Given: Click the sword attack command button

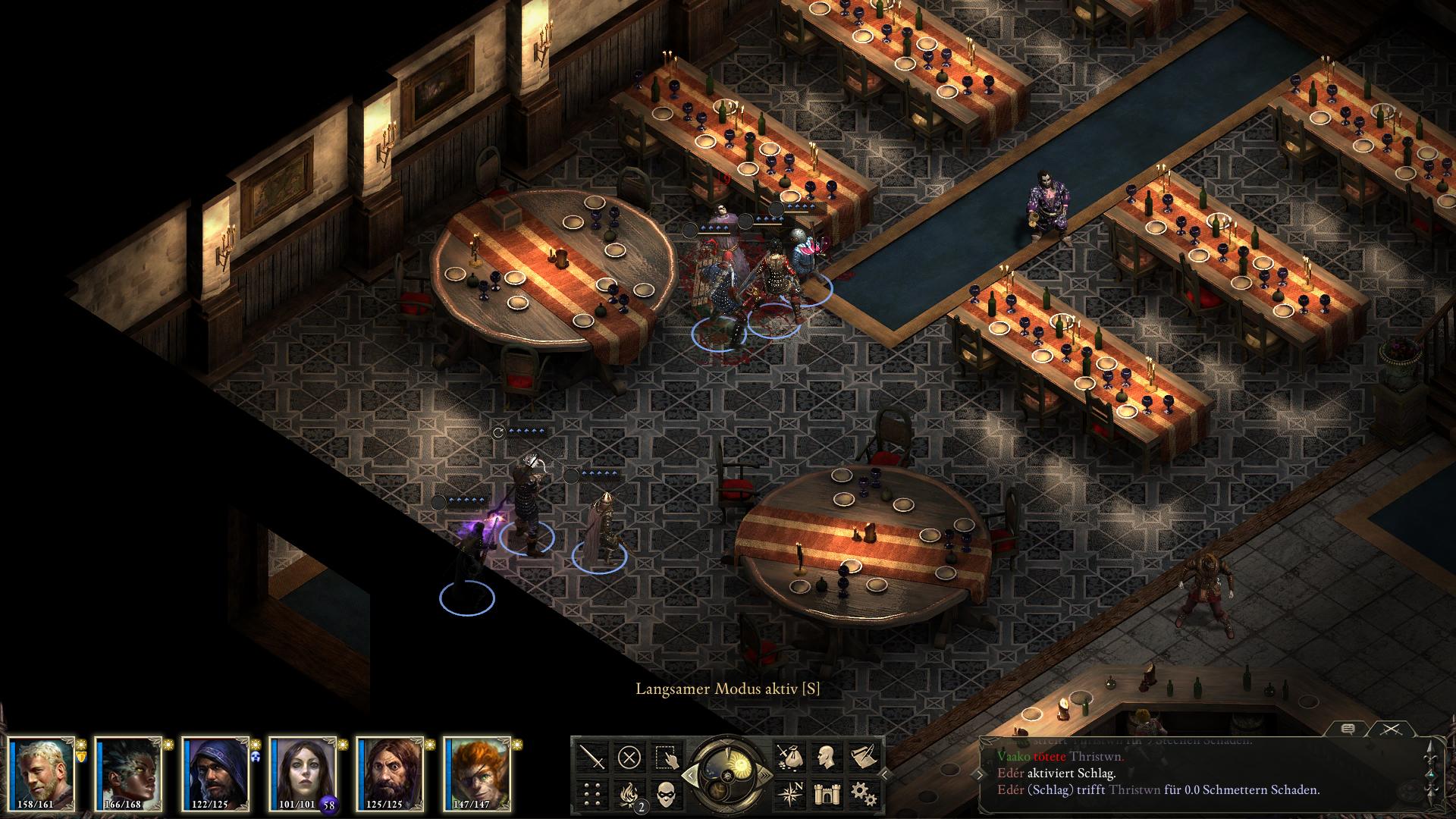Looking at the screenshot, I should [592, 757].
